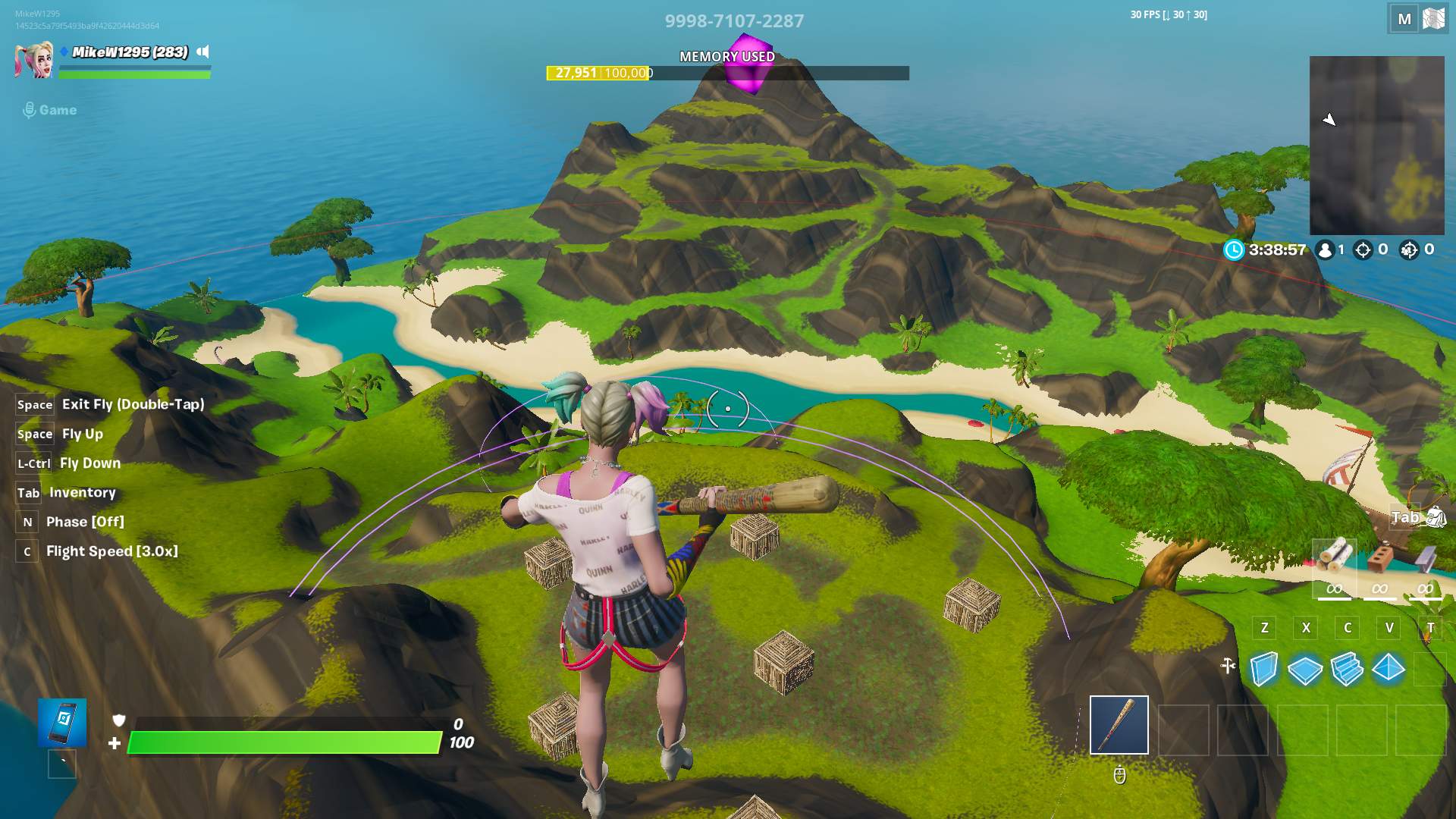Toggle the Game voice channel microphone
This screenshot has height=819, width=1456.
30,109
